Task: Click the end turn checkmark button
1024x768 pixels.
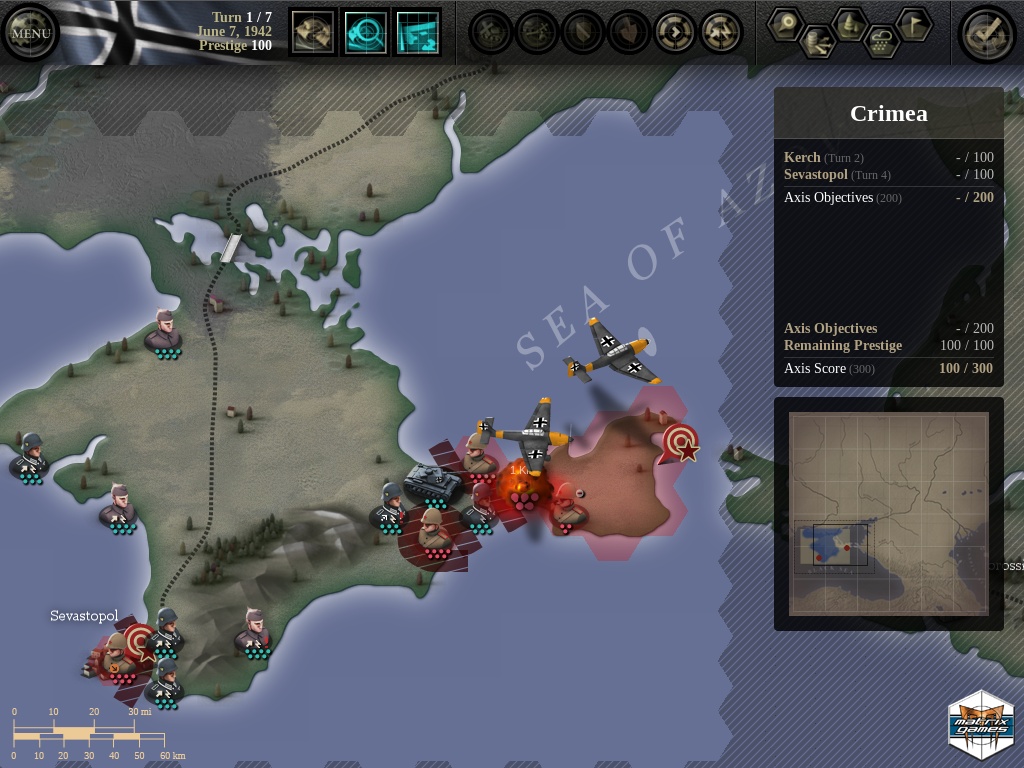Action: pos(986,34)
